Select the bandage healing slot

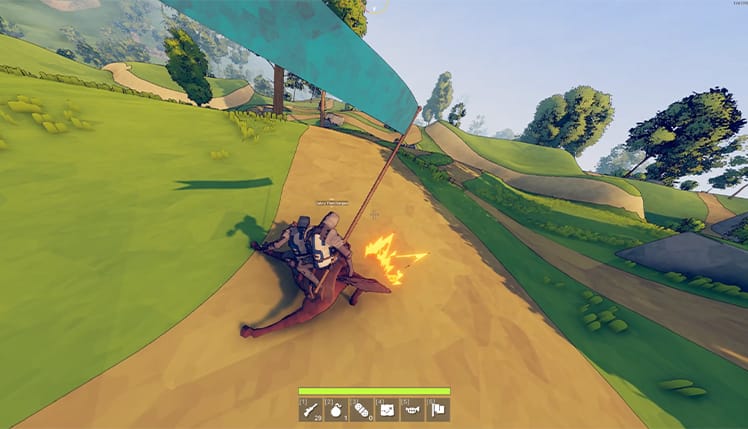(x=361, y=409)
